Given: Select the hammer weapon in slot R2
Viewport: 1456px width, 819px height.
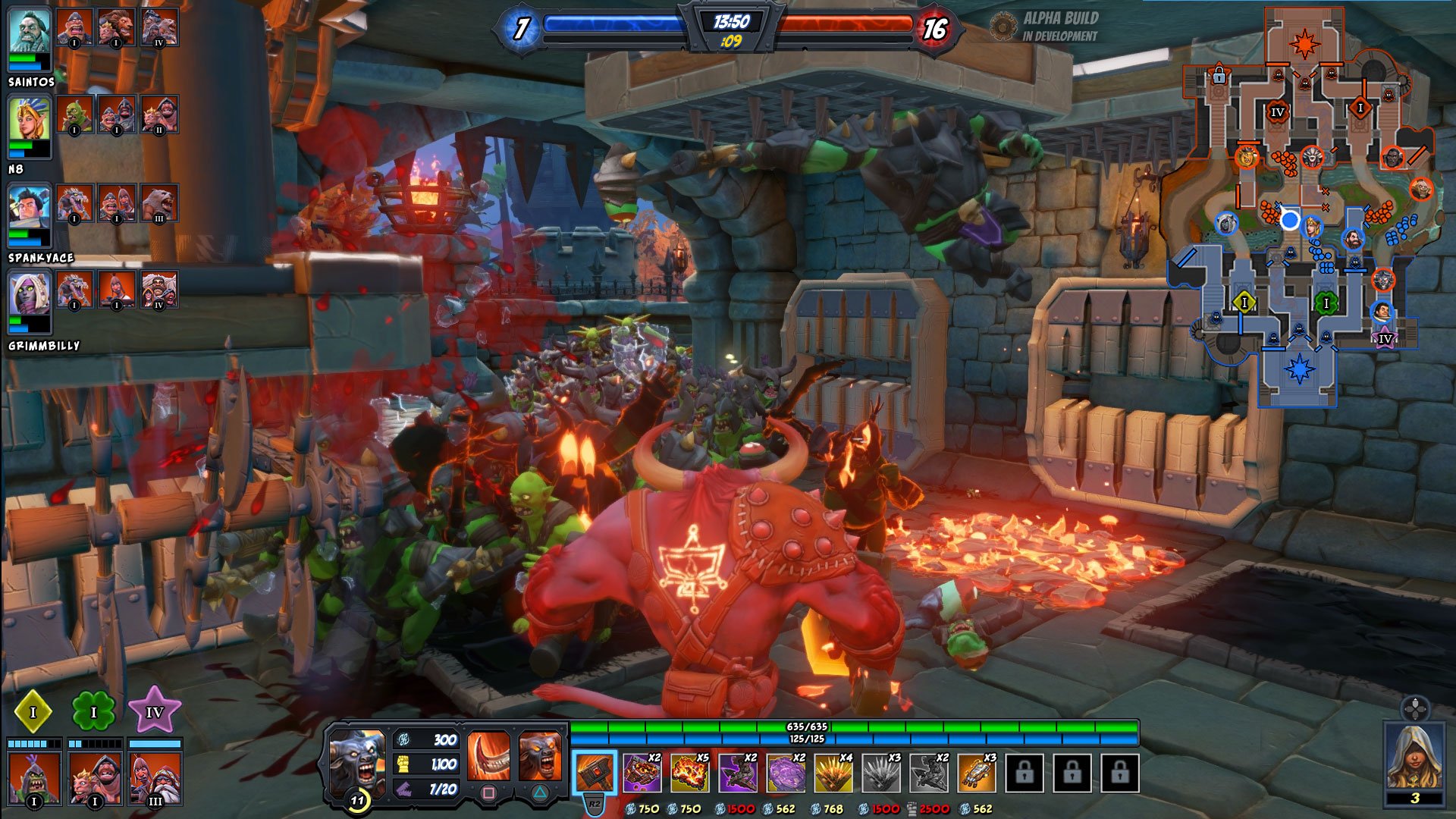Looking at the screenshot, I should [595, 772].
